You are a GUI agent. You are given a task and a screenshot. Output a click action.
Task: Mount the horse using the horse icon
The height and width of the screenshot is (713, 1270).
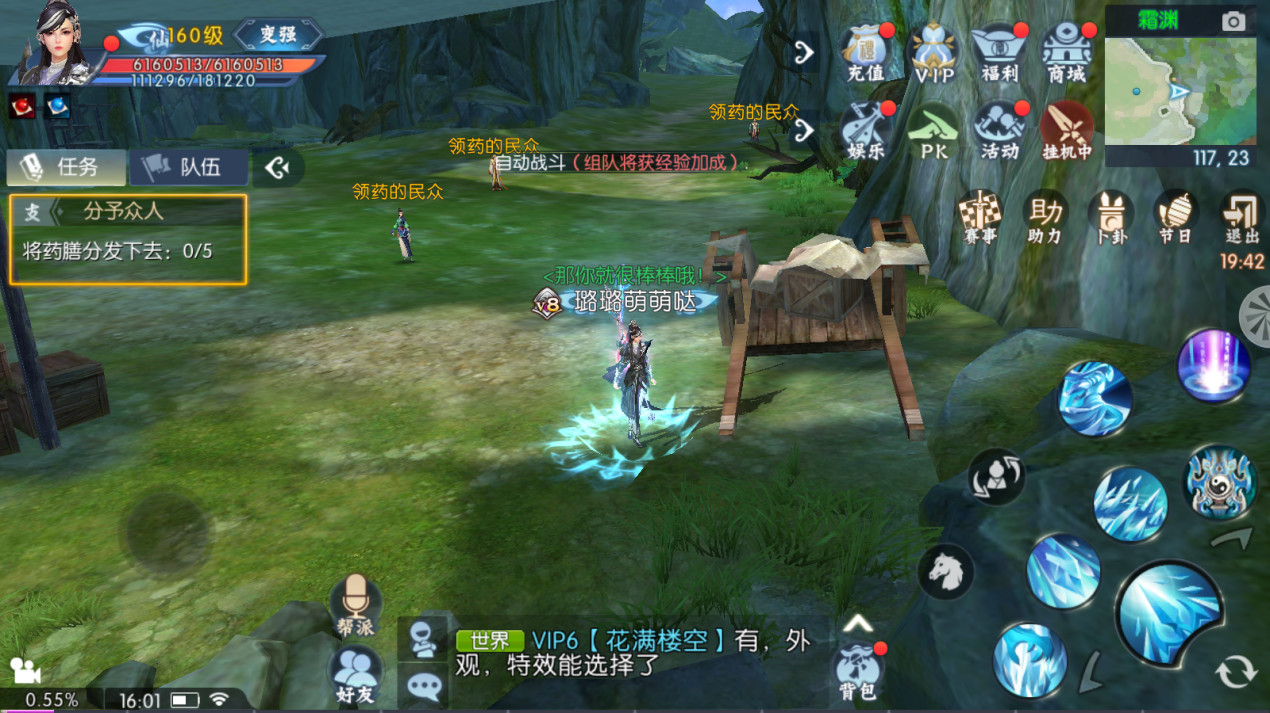click(945, 571)
